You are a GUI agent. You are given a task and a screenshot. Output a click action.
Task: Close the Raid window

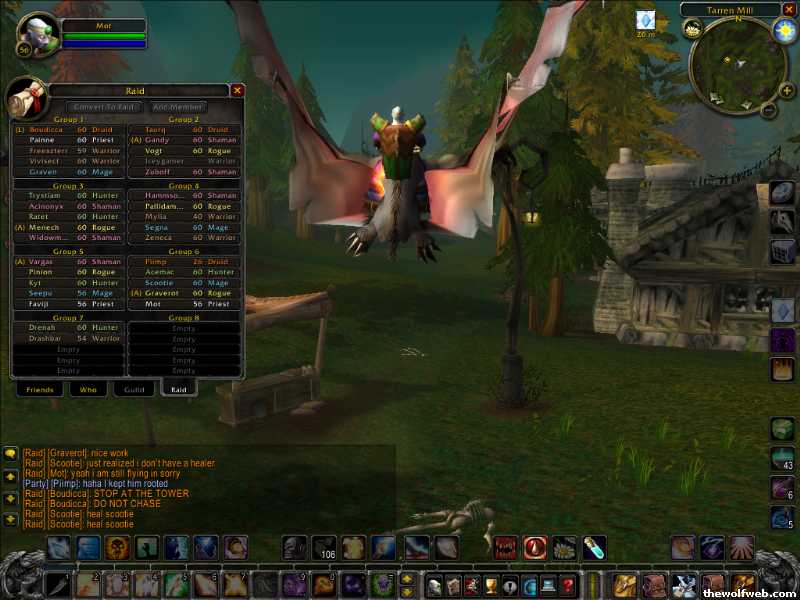[x=237, y=90]
